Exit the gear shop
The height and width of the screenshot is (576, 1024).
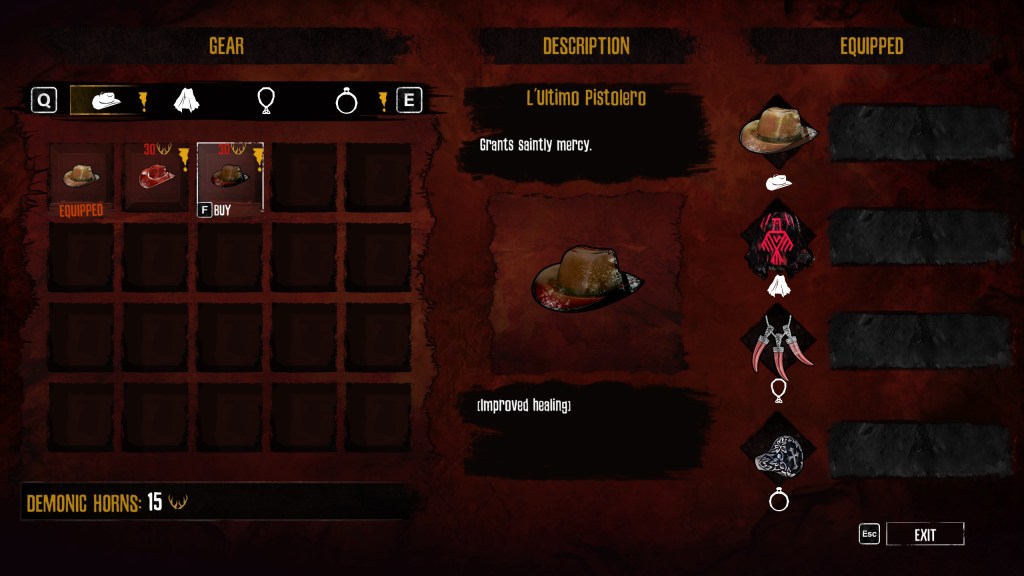point(924,535)
